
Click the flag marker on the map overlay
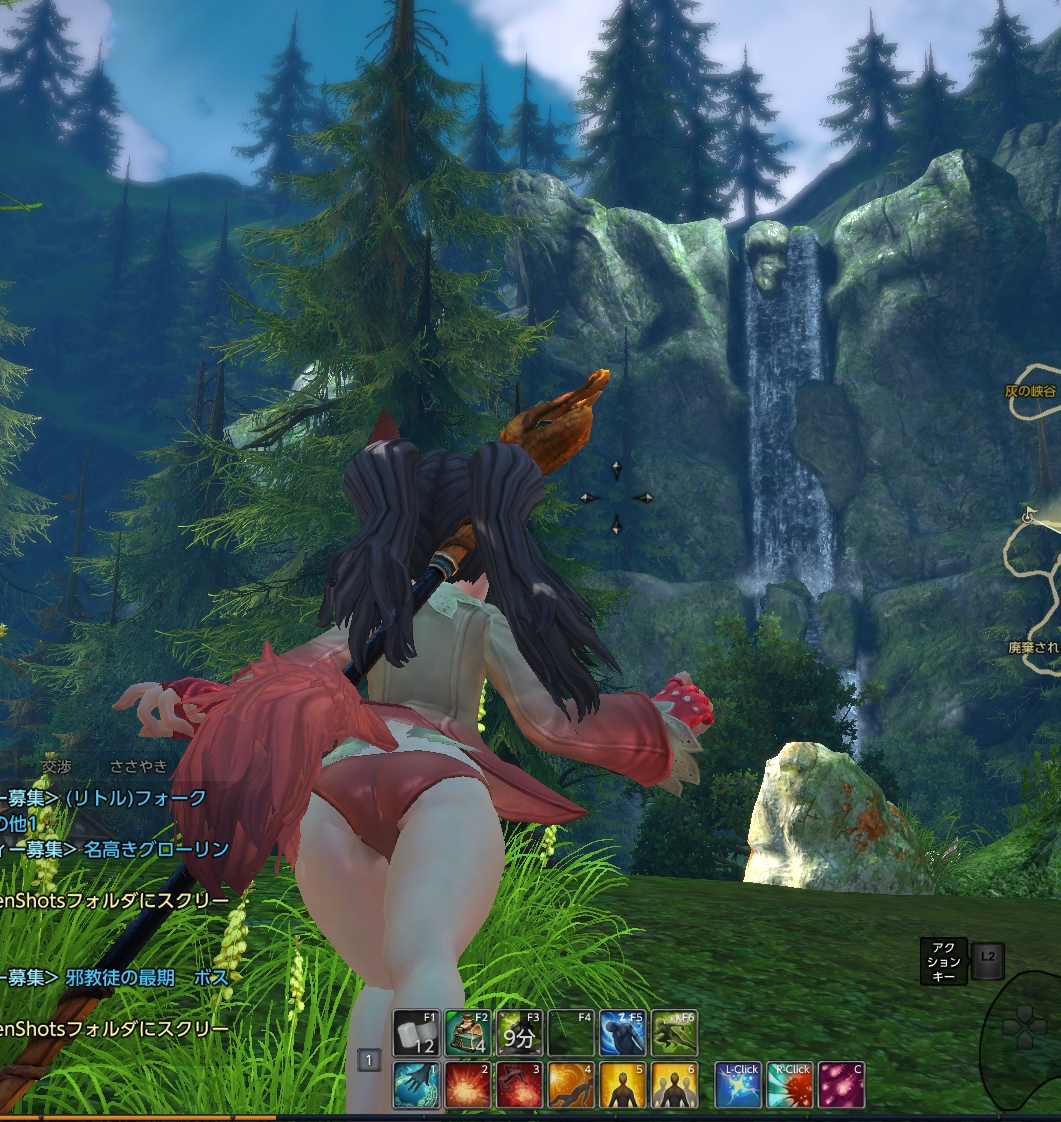pyautogui.click(x=1029, y=514)
